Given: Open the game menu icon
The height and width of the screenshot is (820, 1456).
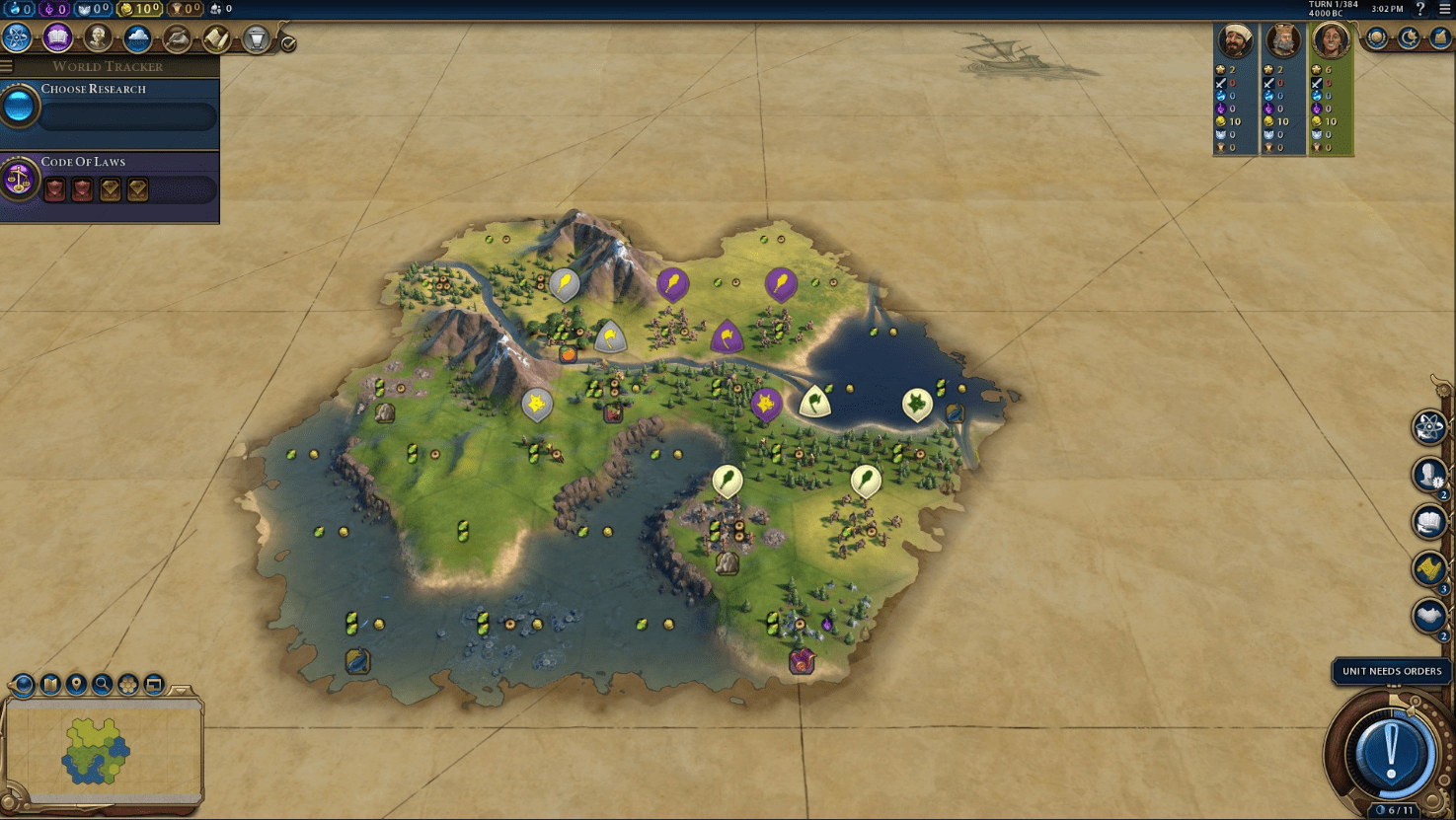Looking at the screenshot, I should pos(1443,10).
